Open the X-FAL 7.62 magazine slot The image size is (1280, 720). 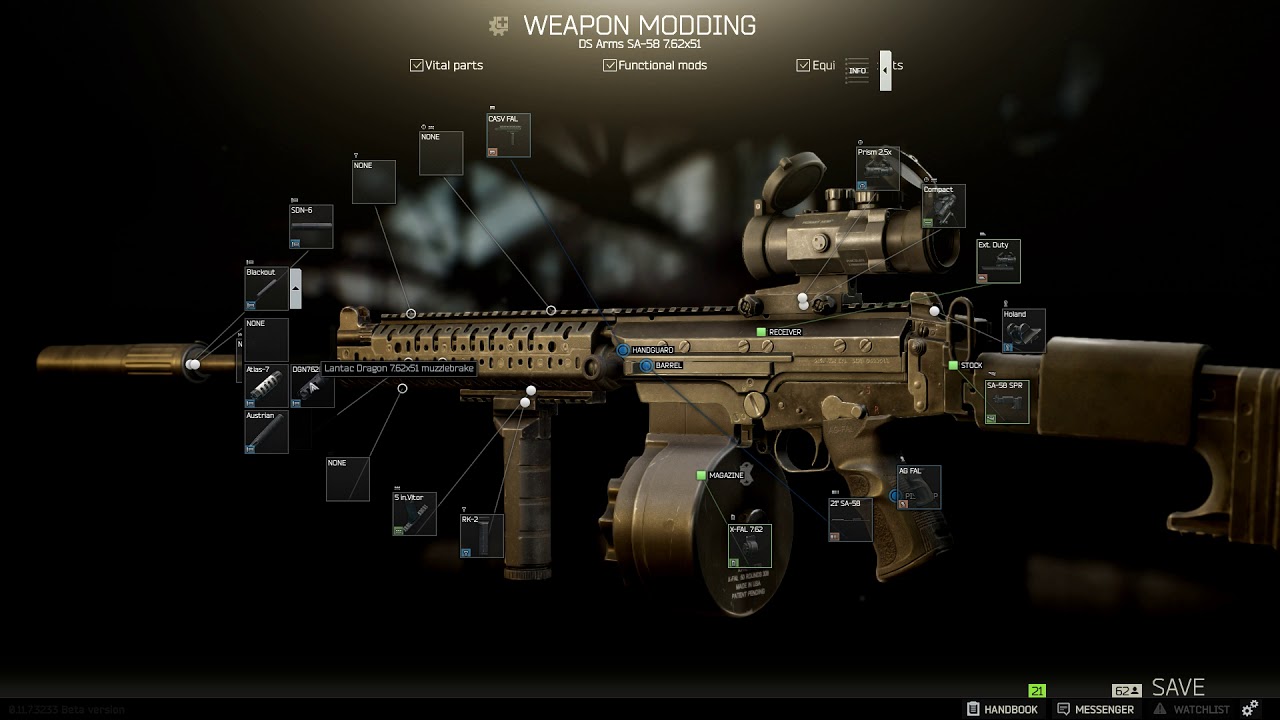tap(749, 546)
